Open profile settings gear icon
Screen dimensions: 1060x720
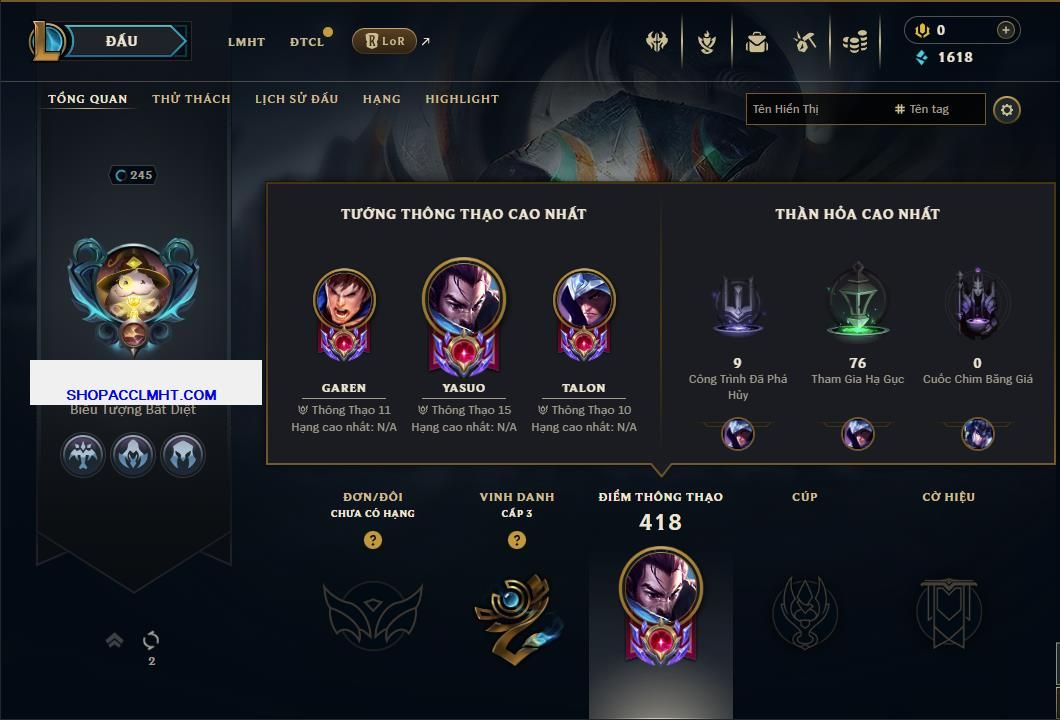(1007, 109)
